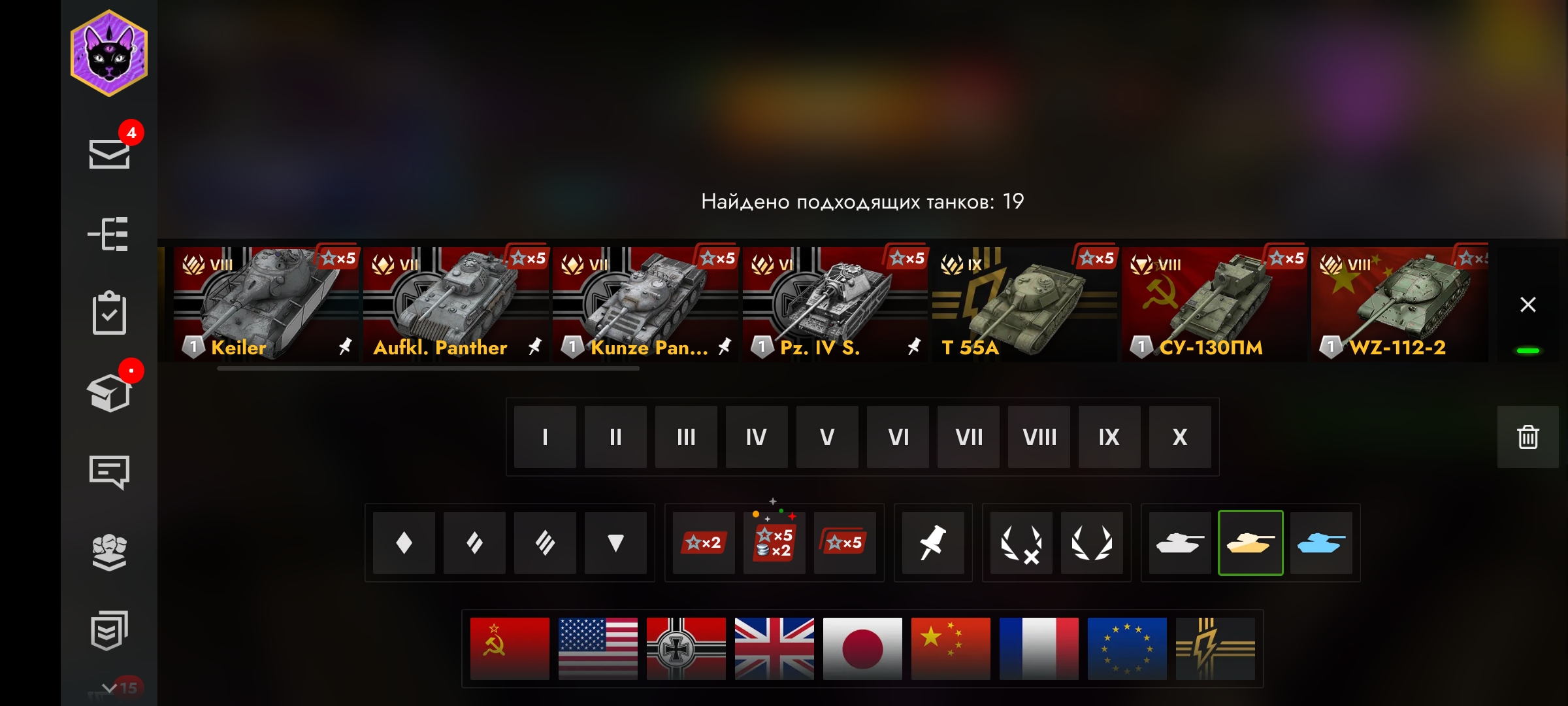Open the mail inbox icon

[x=109, y=154]
